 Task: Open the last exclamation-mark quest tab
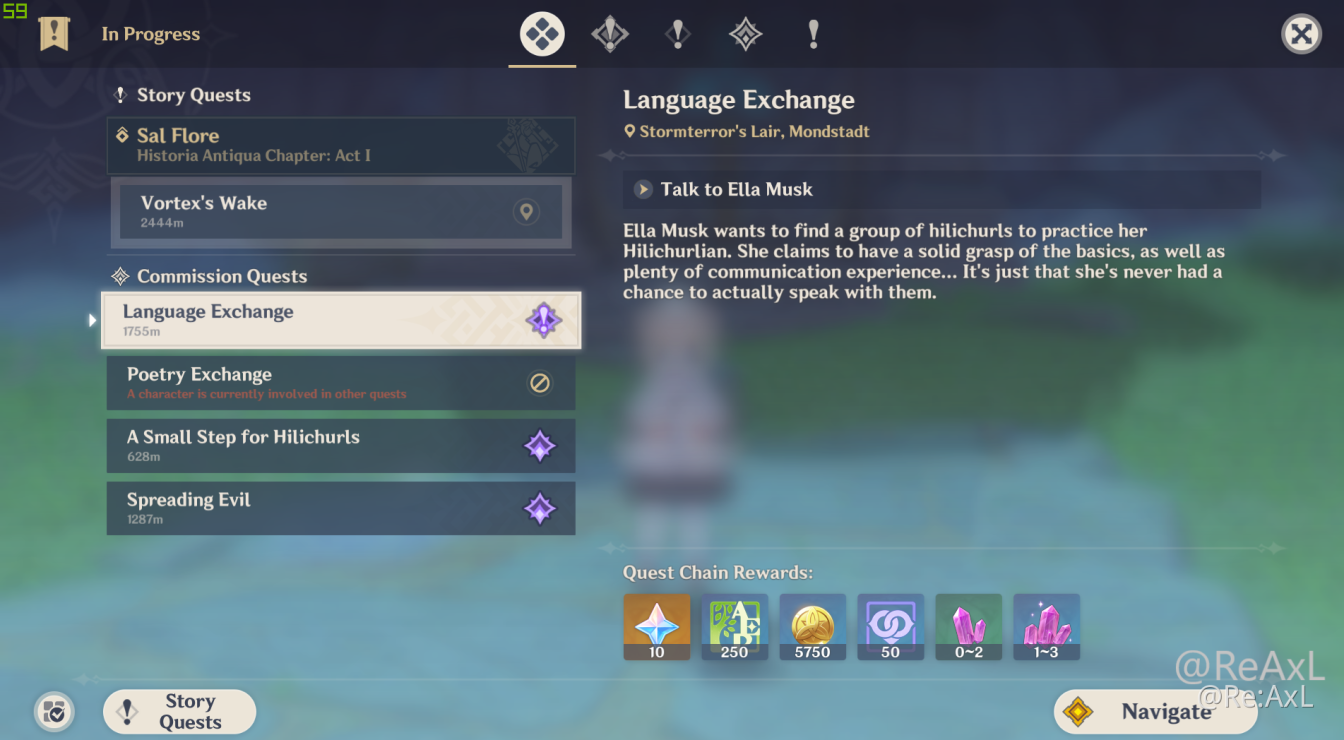pos(813,33)
